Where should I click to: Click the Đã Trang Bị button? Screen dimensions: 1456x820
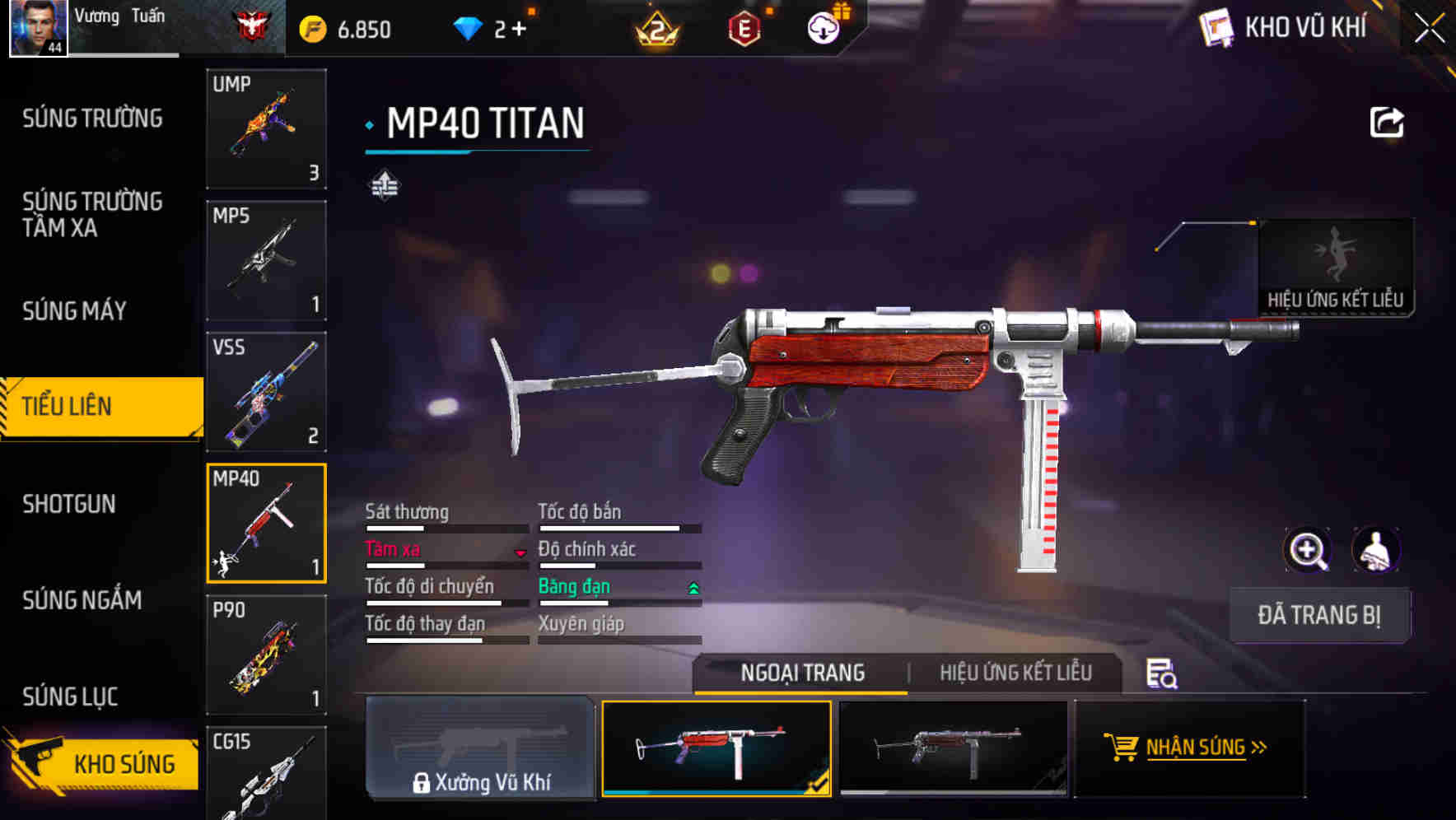click(x=1318, y=615)
